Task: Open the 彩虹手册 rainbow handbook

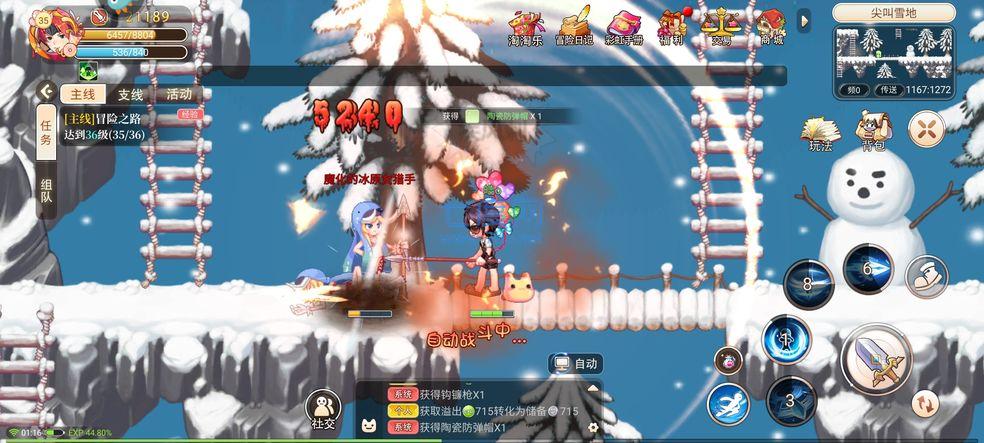Action: click(x=624, y=28)
